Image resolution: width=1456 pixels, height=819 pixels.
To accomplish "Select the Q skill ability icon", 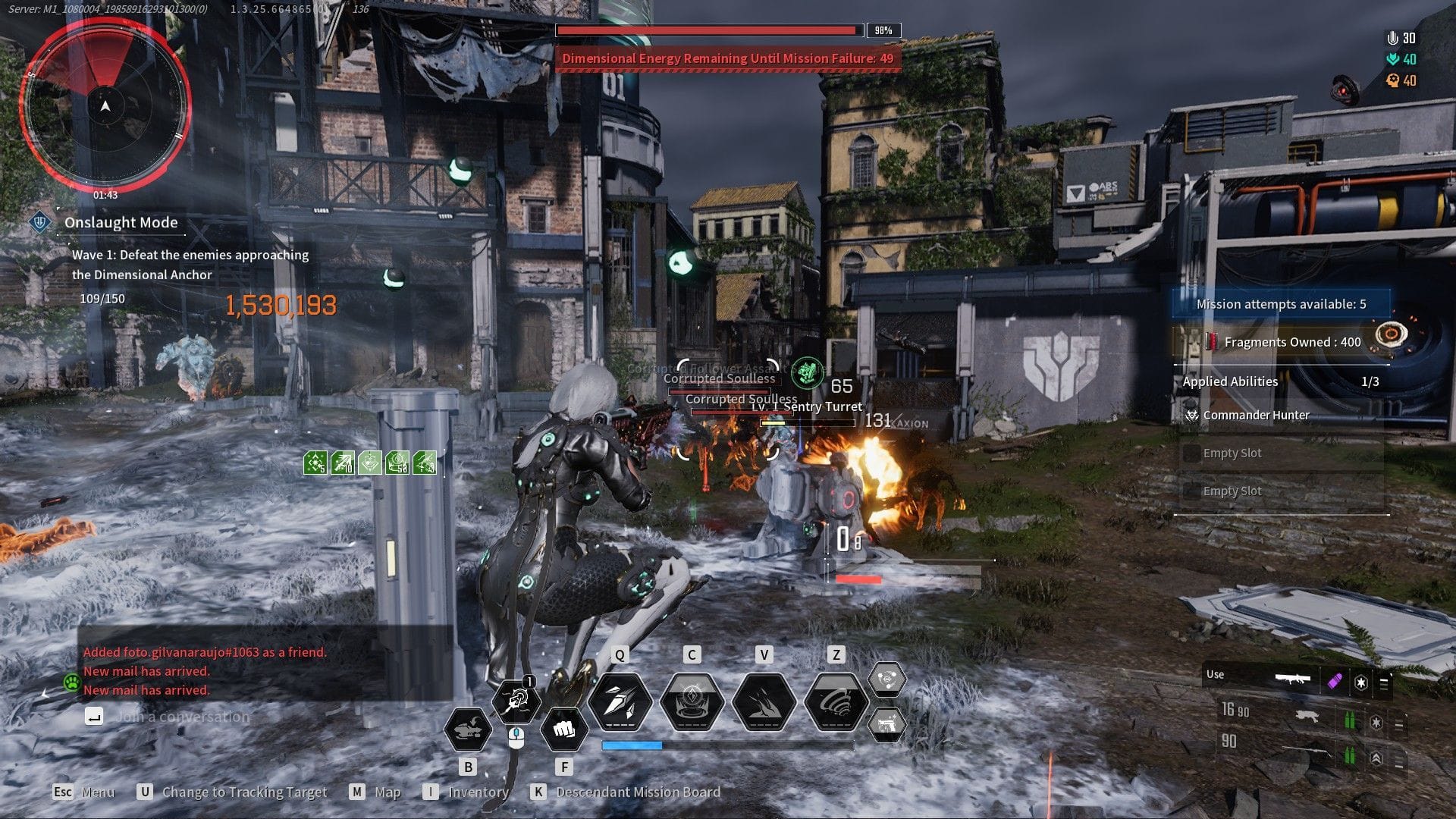I will [620, 701].
